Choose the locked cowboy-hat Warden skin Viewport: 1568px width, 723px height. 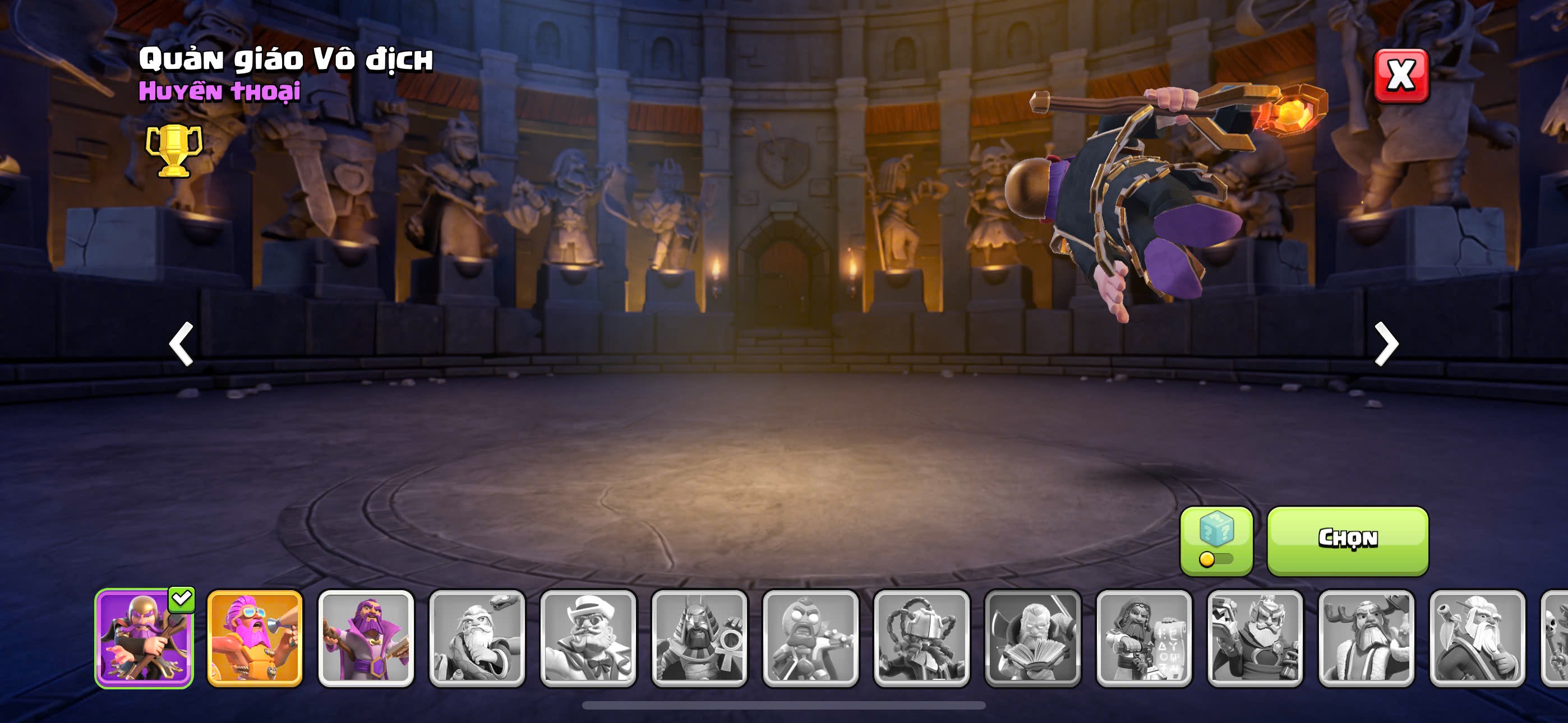[588, 638]
